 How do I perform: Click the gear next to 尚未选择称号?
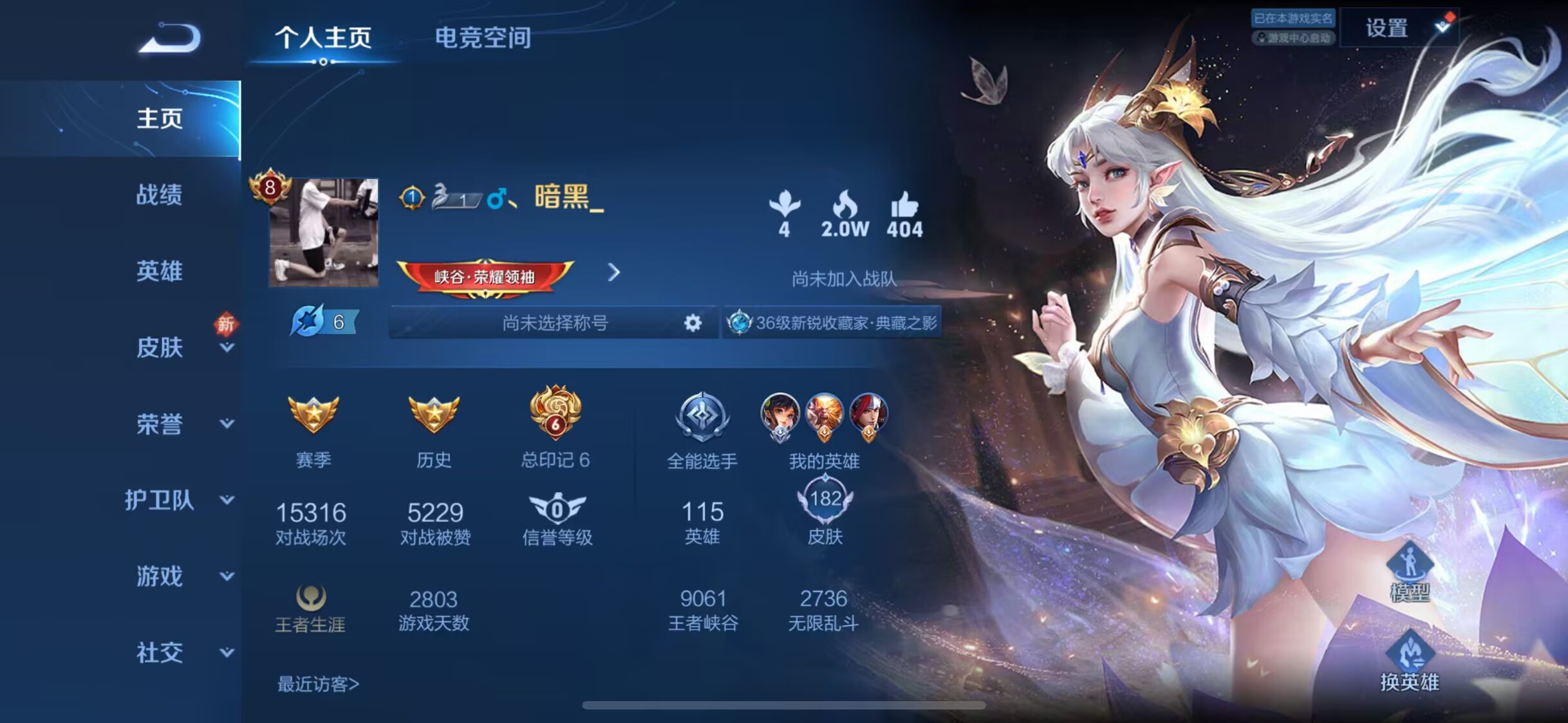click(x=693, y=322)
